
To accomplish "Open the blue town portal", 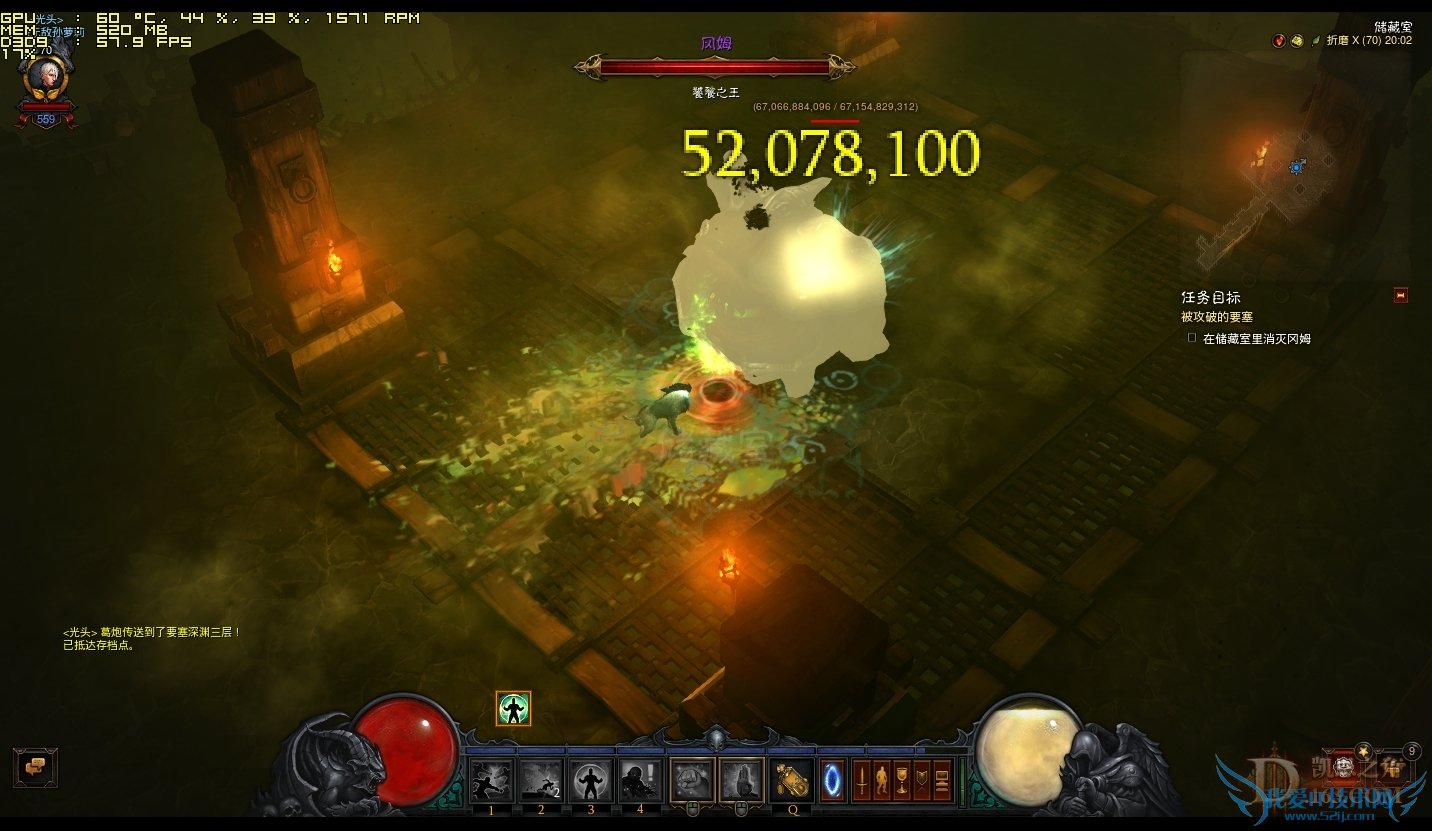I will [x=832, y=780].
